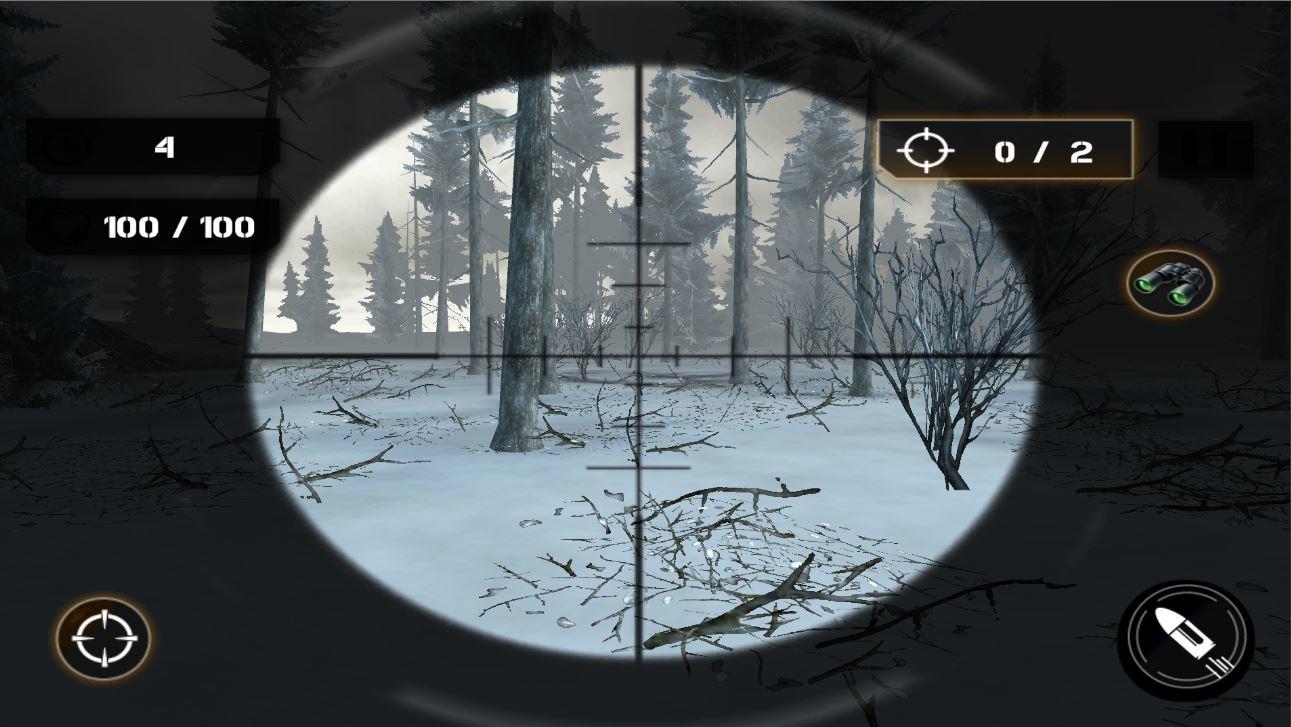The height and width of the screenshot is (727, 1291).
Task: Click the timer panel on the left
Action: coord(150,147)
